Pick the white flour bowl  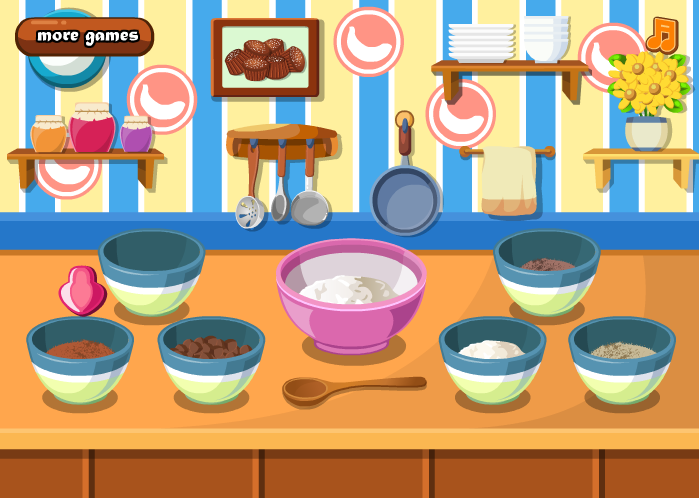click(x=492, y=357)
